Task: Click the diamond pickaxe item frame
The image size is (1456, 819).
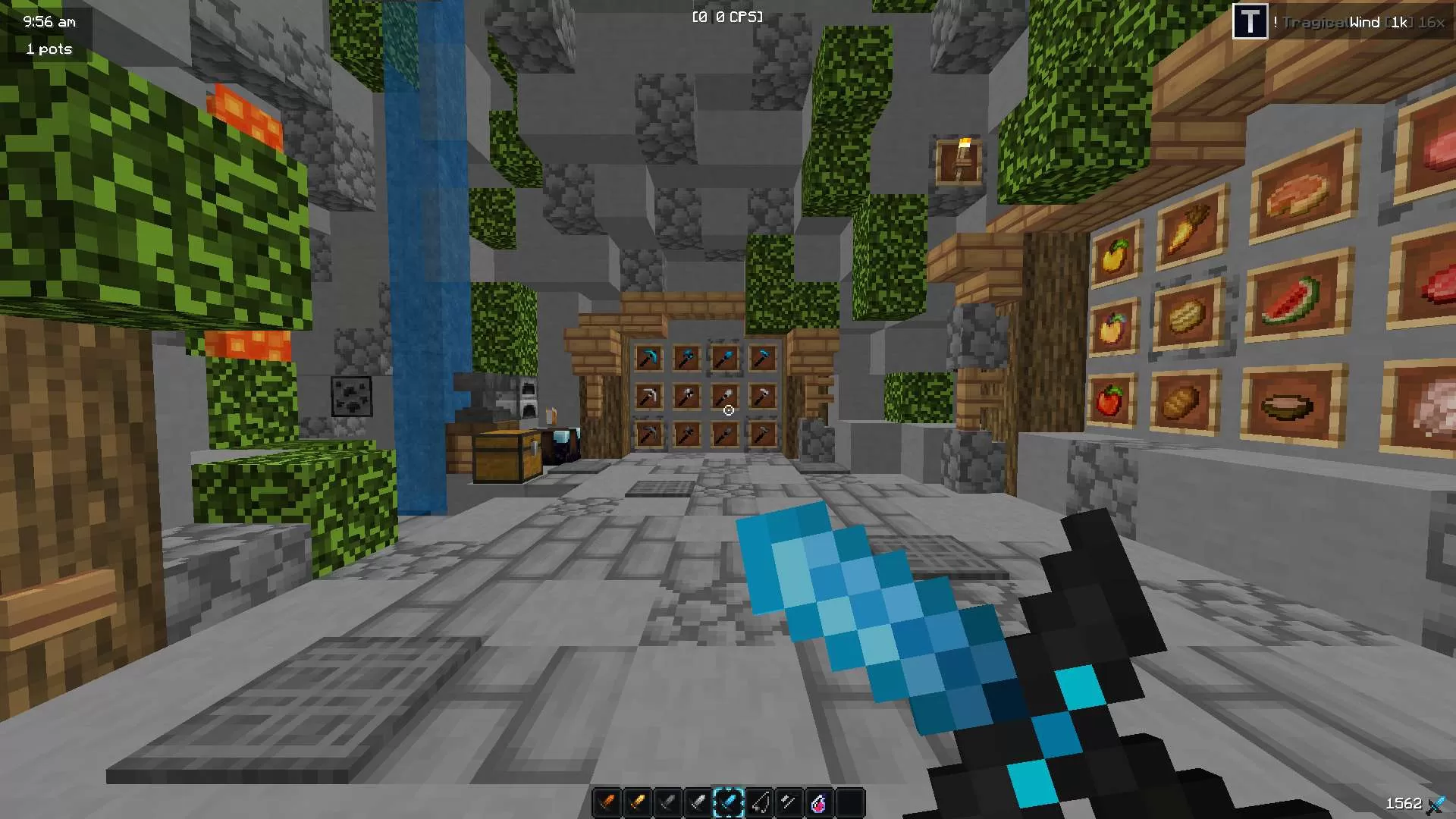Action: [x=649, y=357]
